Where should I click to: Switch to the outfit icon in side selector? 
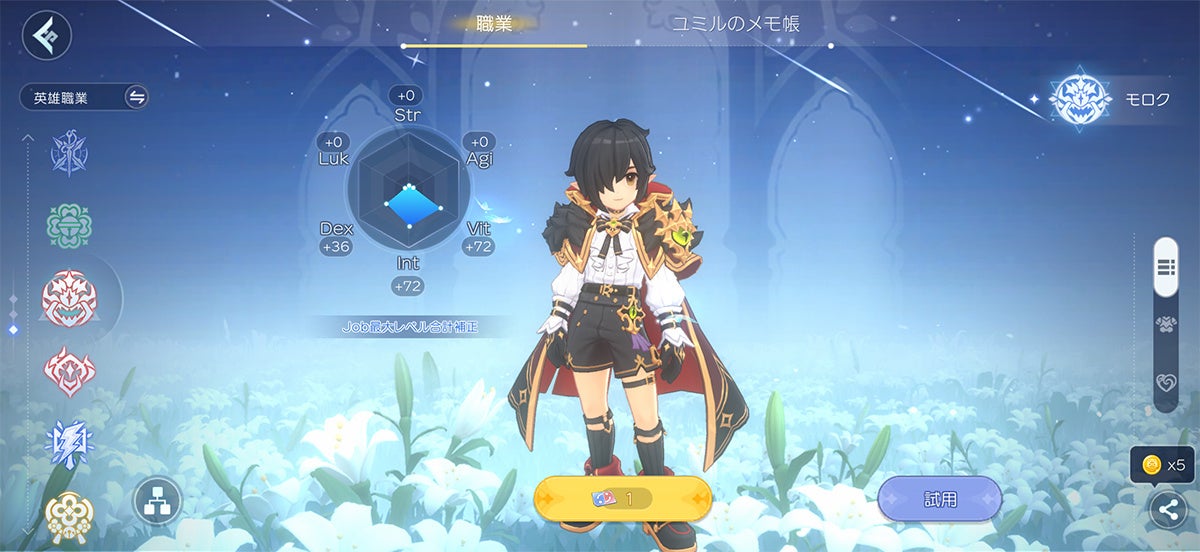(1165, 324)
